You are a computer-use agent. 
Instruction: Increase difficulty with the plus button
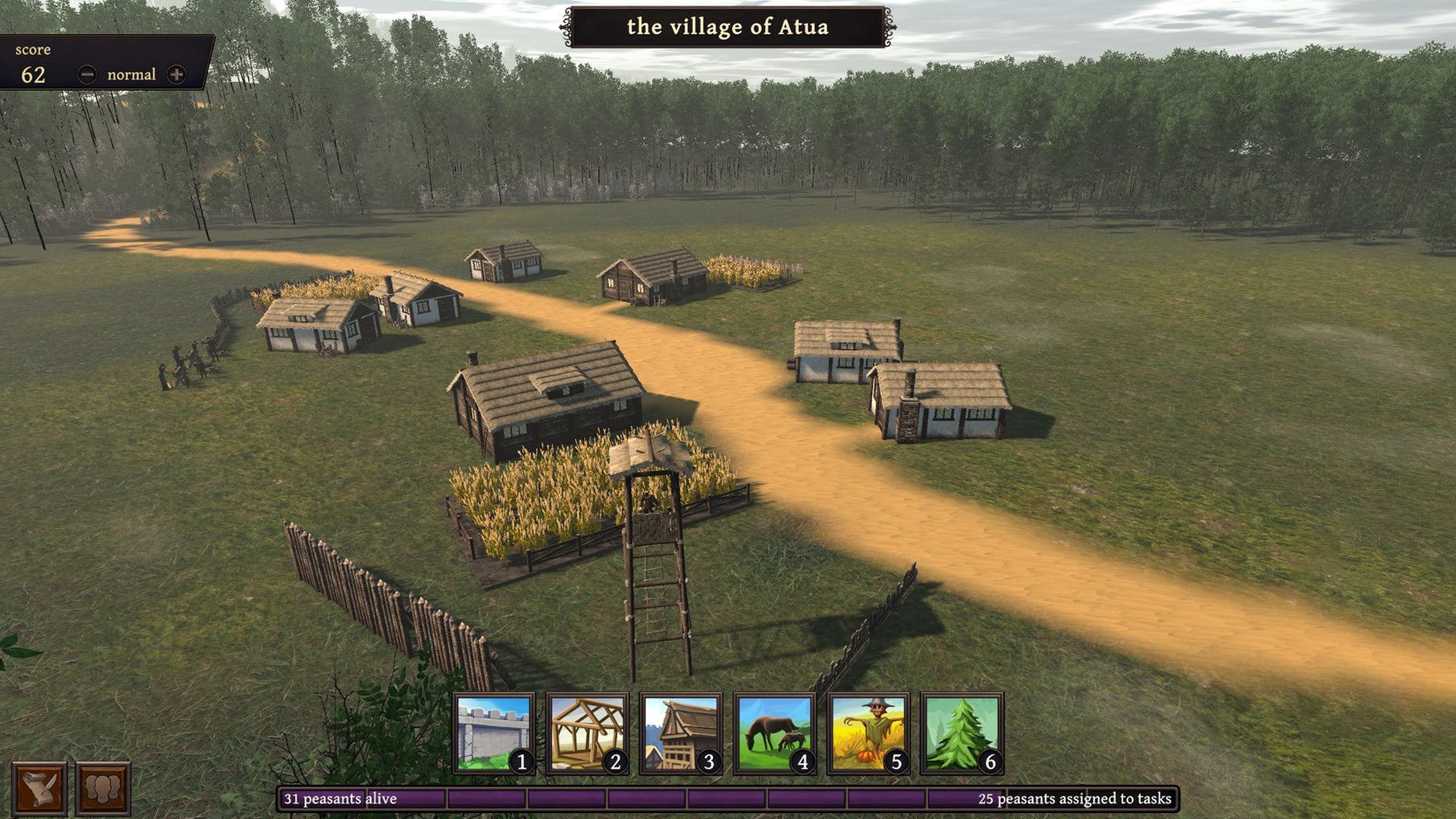pyautogui.click(x=176, y=74)
